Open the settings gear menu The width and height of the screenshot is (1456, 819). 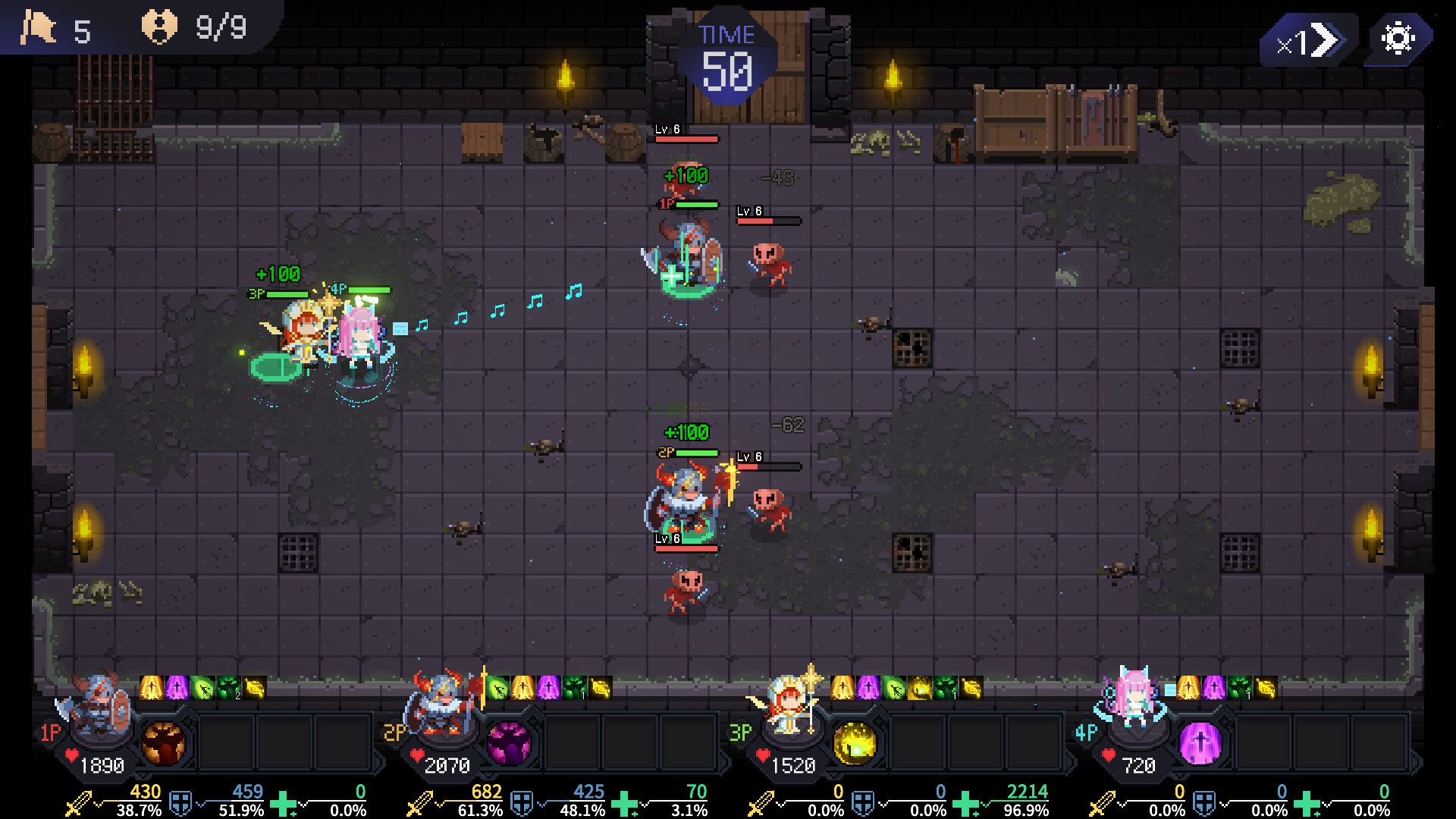(1398, 39)
